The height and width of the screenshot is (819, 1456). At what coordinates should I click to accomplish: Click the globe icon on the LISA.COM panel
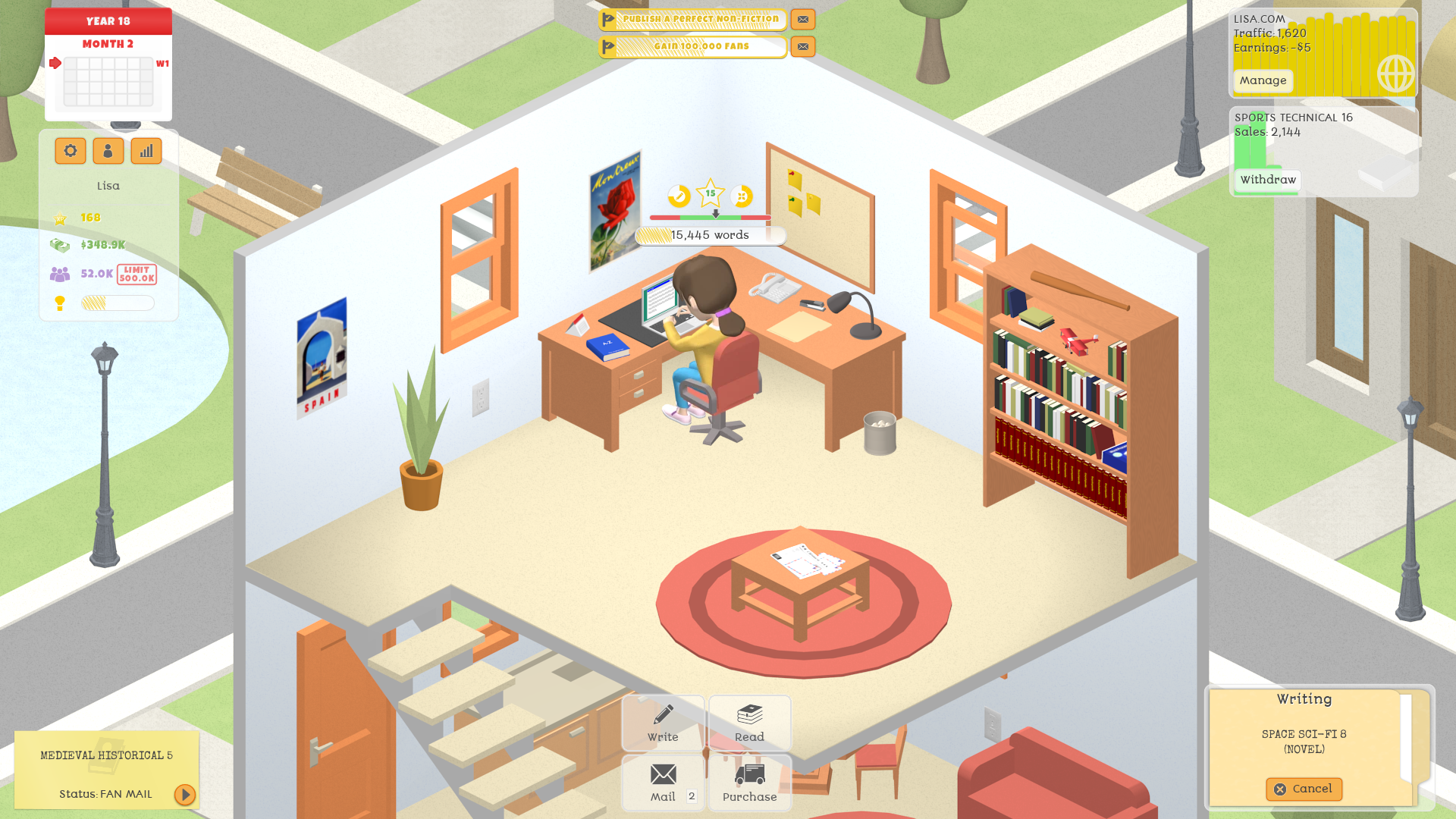(1395, 74)
